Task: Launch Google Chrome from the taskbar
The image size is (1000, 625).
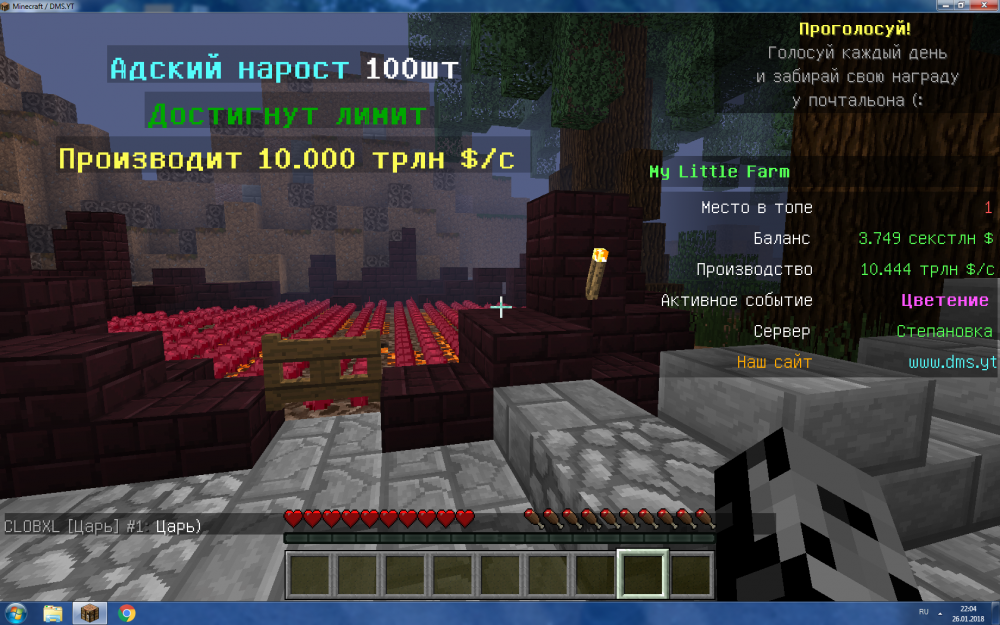Action: (x=127, y=613)
